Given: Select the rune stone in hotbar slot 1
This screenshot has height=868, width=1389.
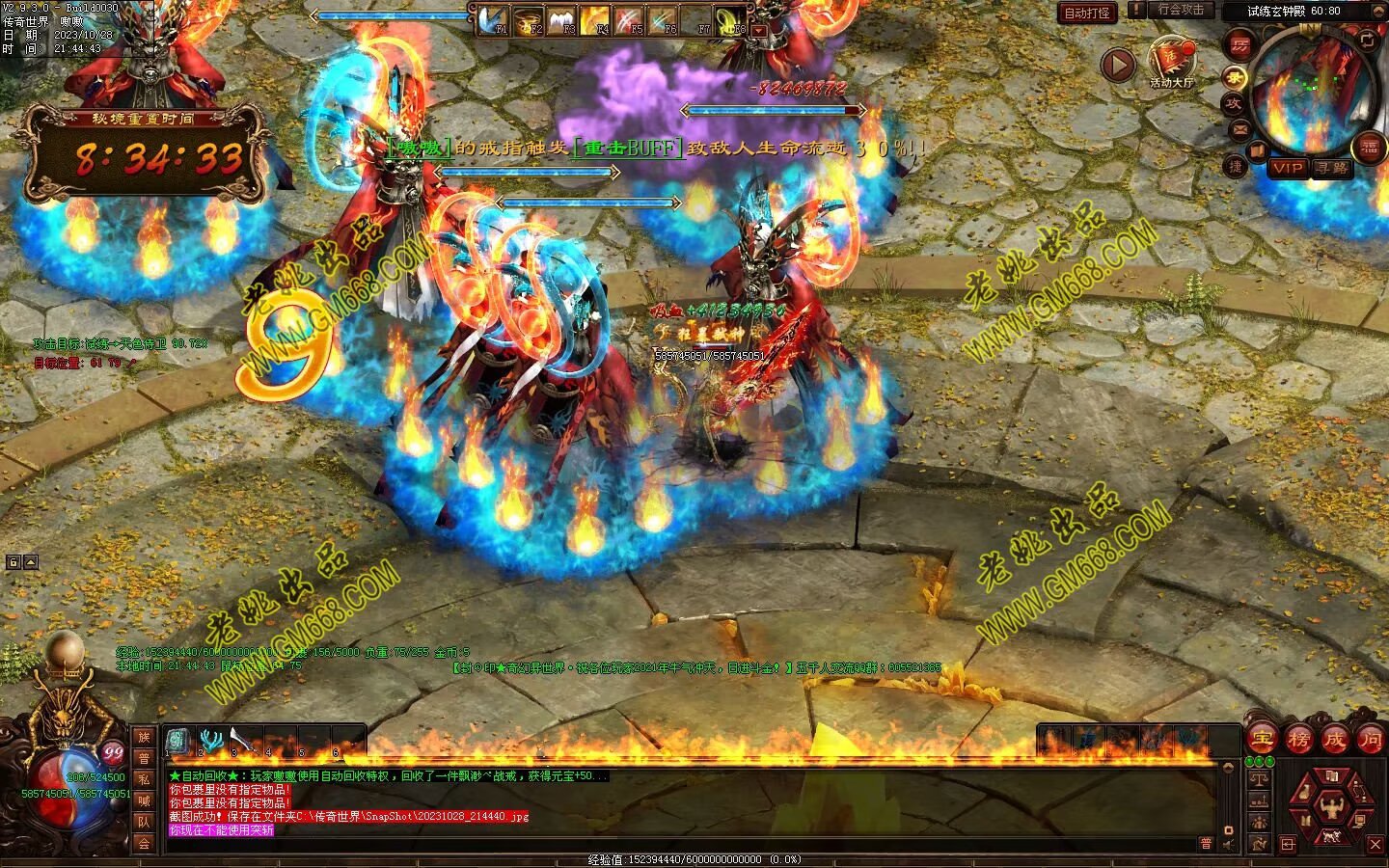Looking at the screenshot, I should (177, 741).
